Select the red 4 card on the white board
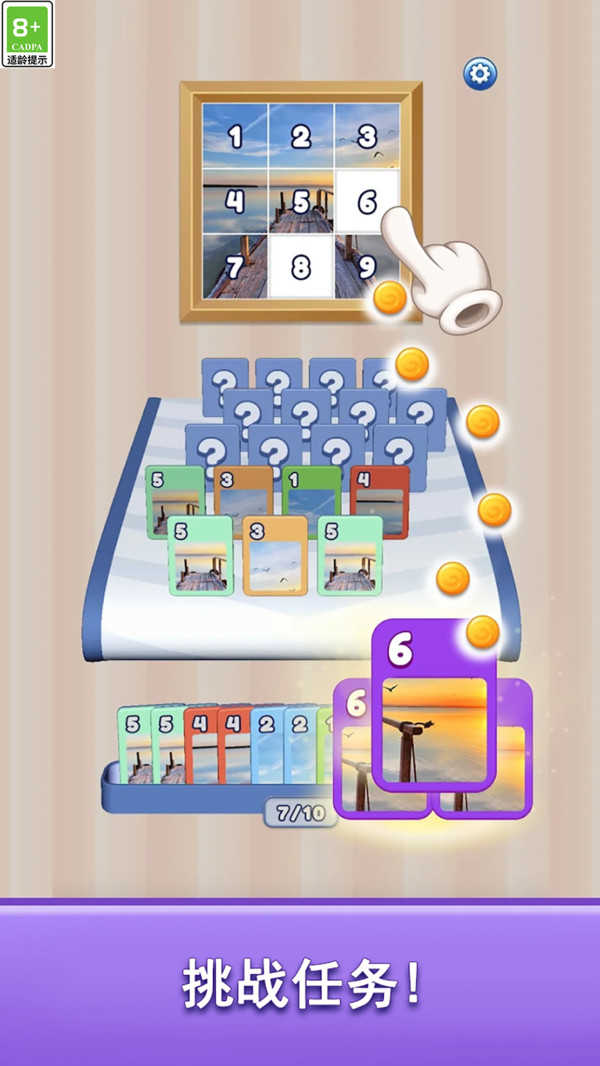 coord(380,497)
